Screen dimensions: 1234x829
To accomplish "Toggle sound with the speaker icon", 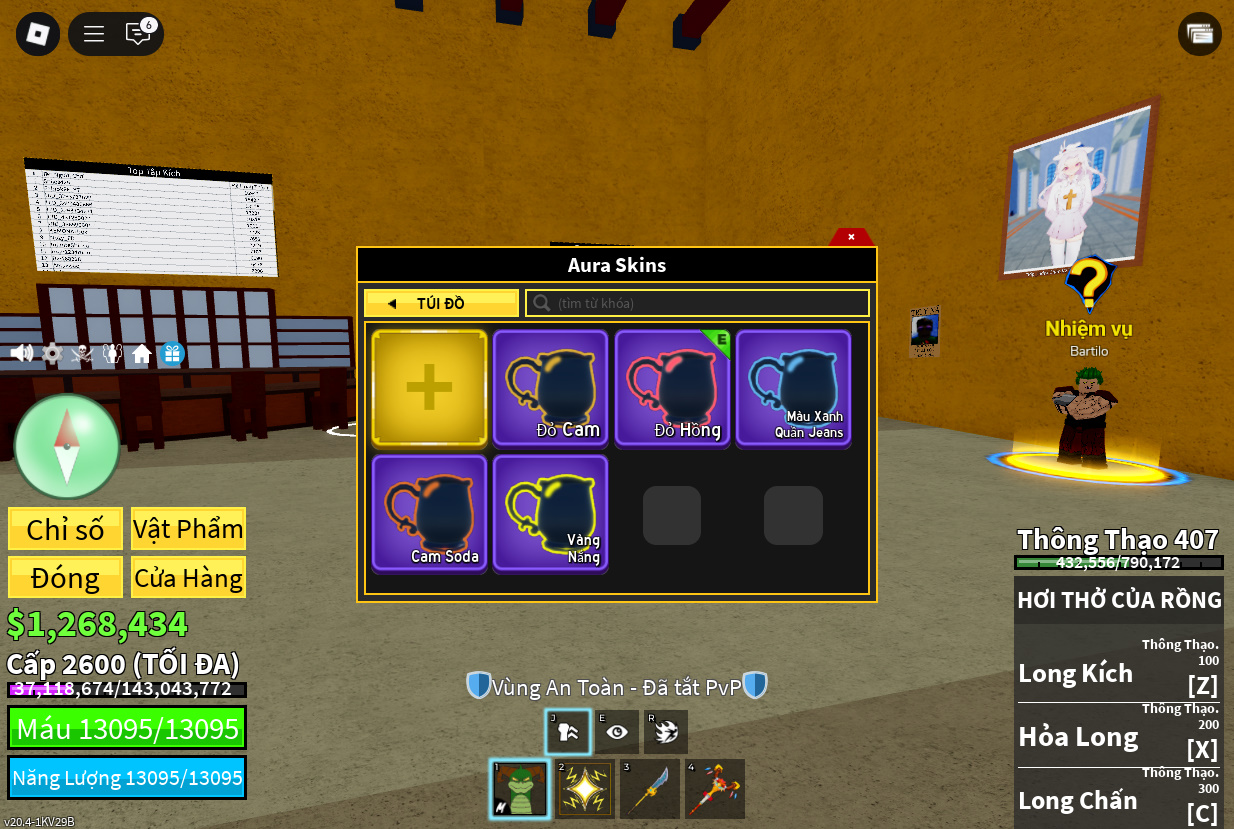I will (21, 353).
